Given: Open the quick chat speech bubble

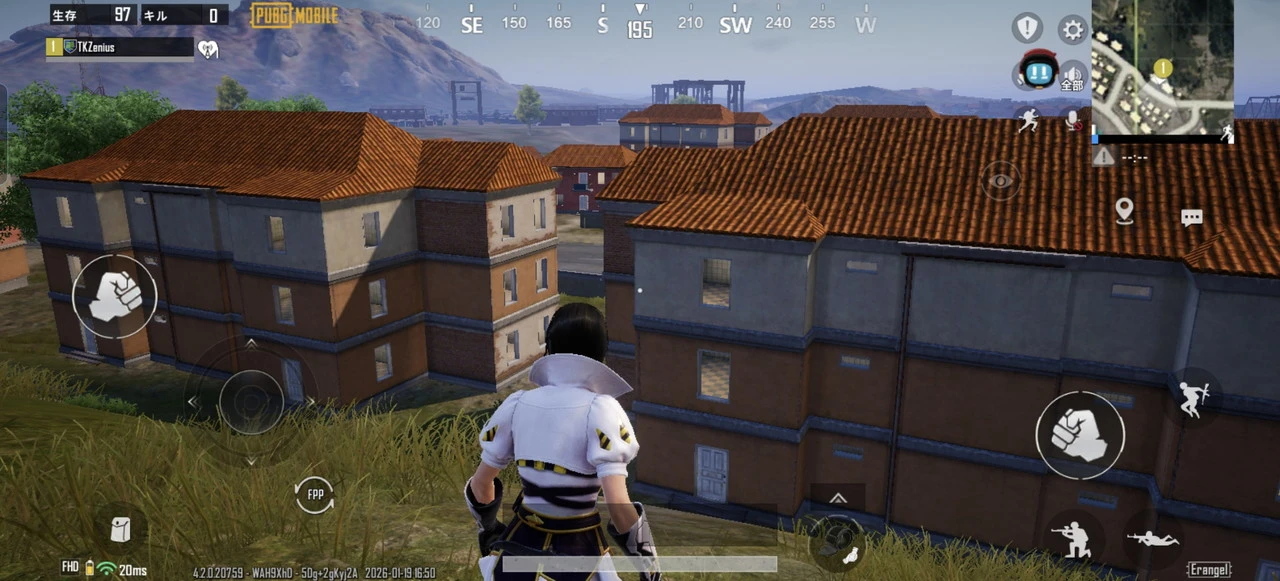Looking at the screenshot, I should coord(1191,217).
